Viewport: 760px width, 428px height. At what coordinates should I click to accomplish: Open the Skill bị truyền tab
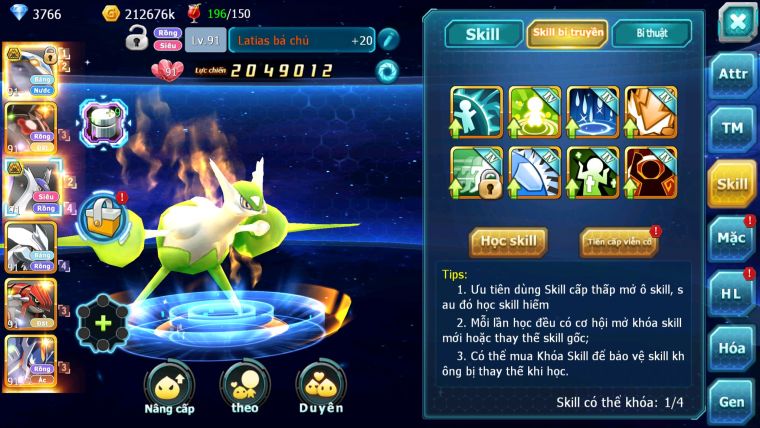coord(567,34)
